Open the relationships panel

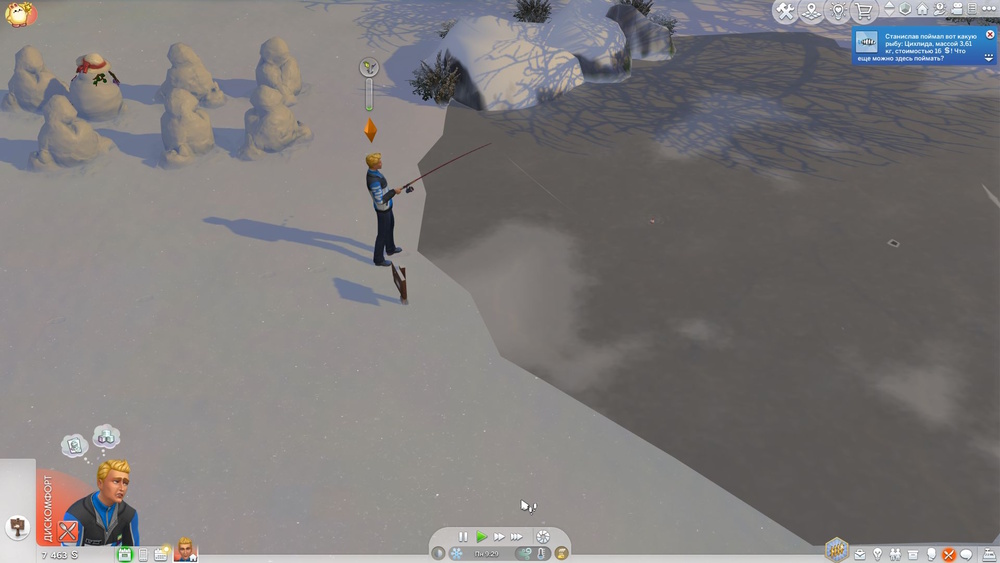pyautogui.click(x=895, y=554)
